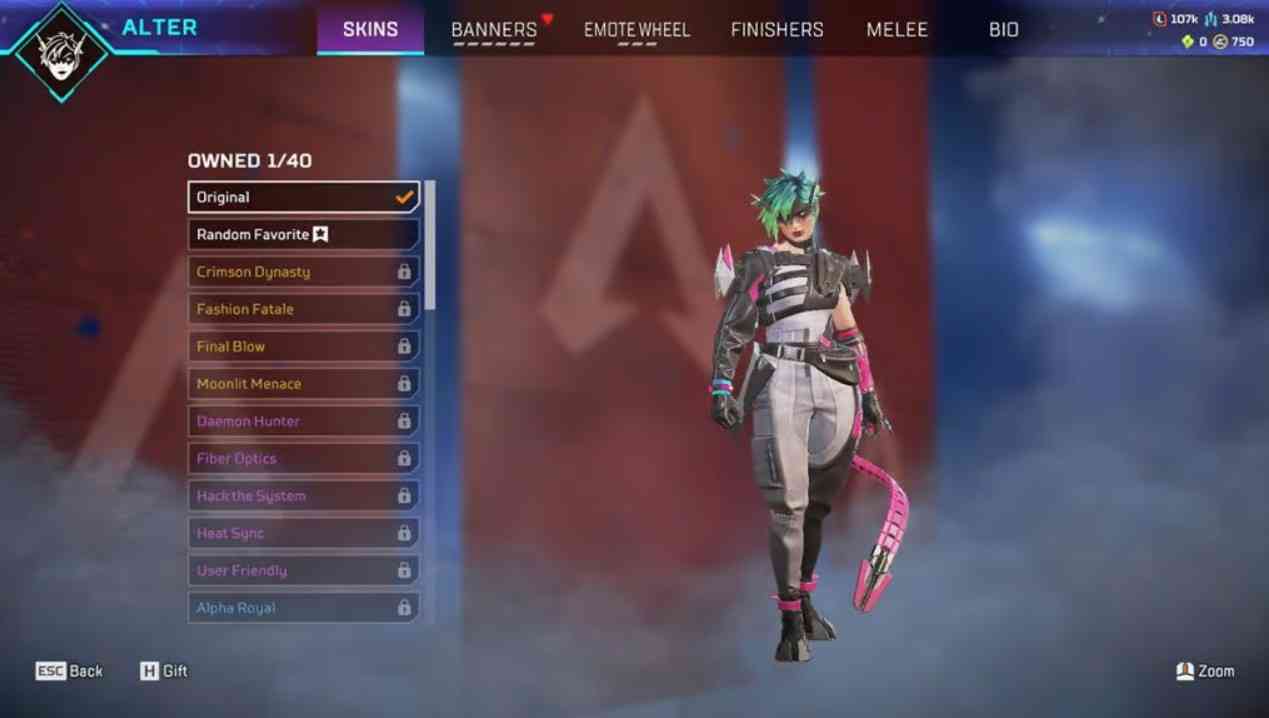Select the Original skin

pos(303,197)
